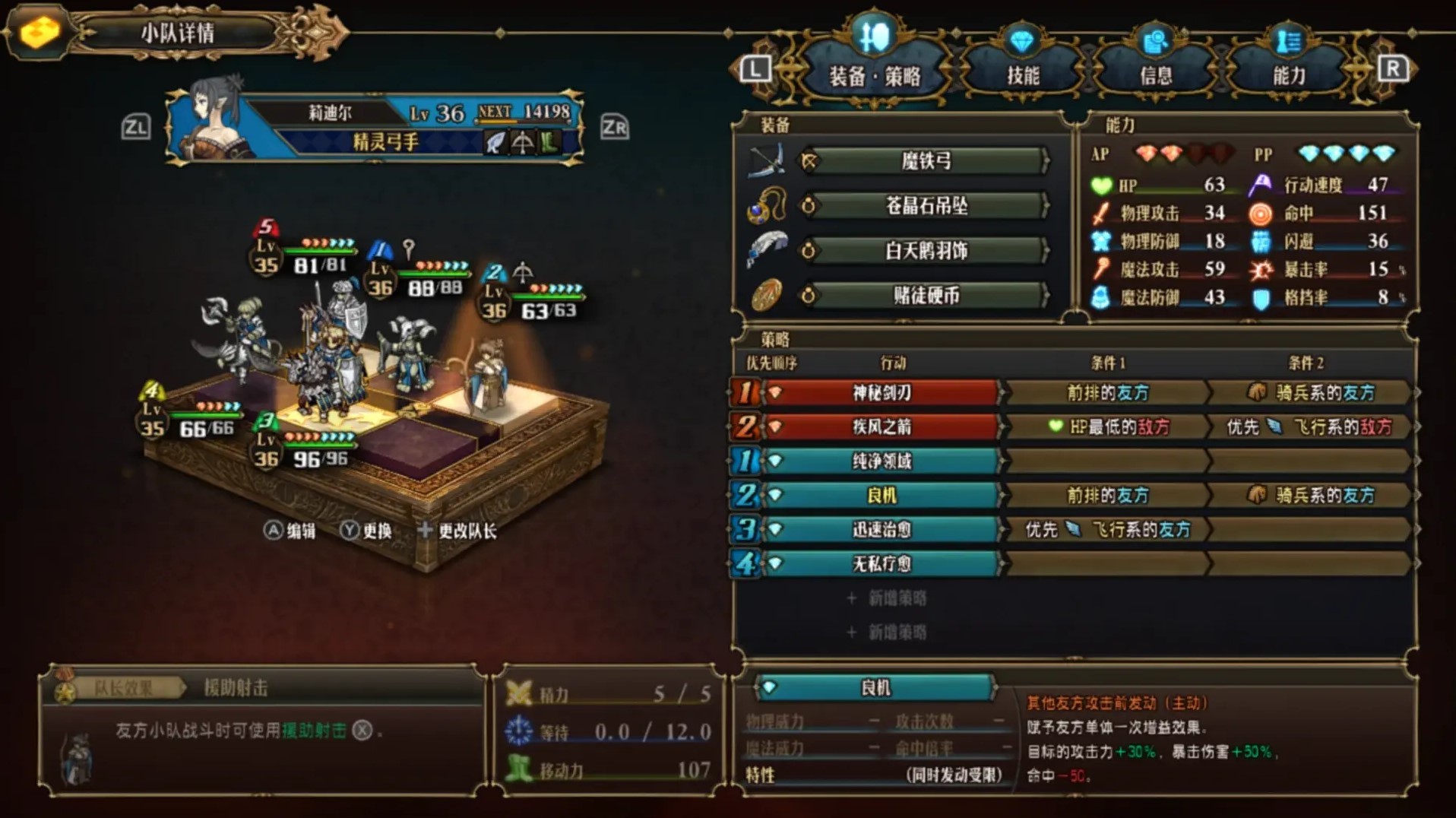Open the 前排的友方 condition dropdown for 神秘剑刃
1456x818 pixels.
pyautogui.click(x=1107, y=392)
